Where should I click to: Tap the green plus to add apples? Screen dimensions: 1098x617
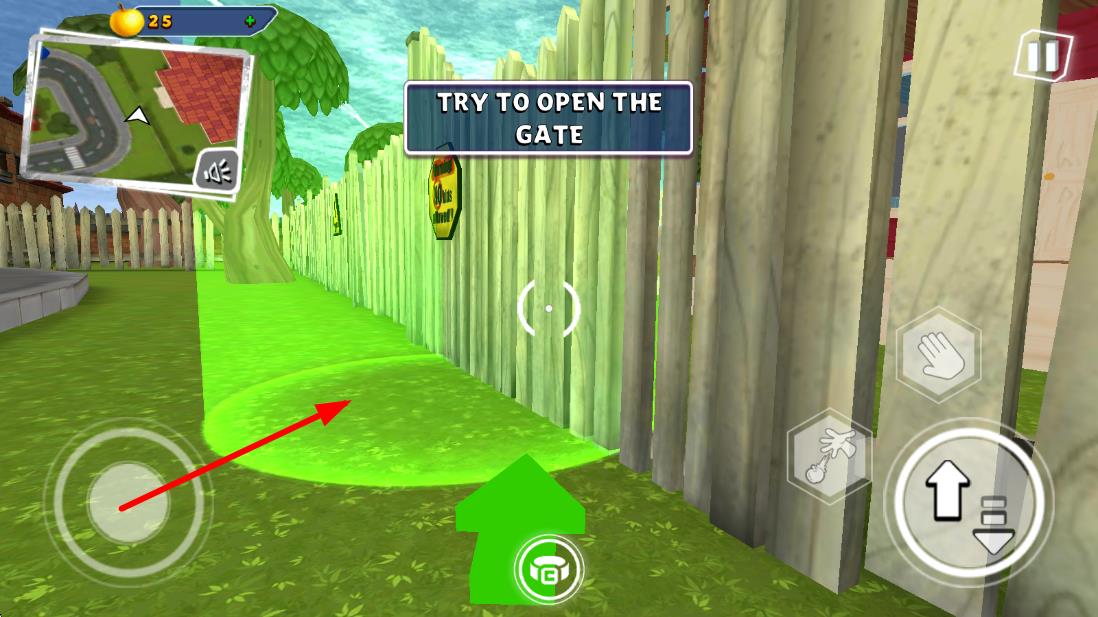click(249, 20)
